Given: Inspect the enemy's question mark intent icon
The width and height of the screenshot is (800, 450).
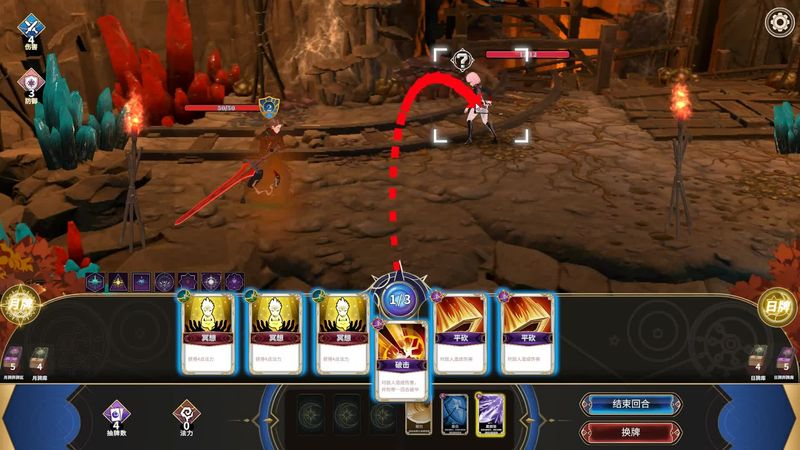Looking at the screenshot, I should click(x=461, y=61).
